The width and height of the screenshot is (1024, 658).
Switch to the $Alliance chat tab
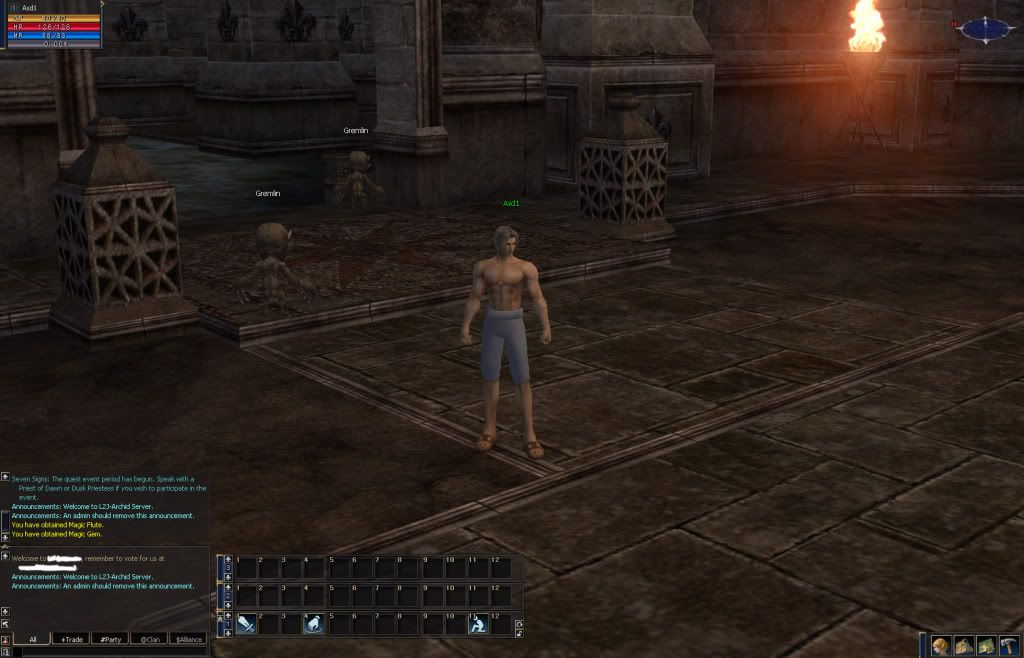point(188,639)
